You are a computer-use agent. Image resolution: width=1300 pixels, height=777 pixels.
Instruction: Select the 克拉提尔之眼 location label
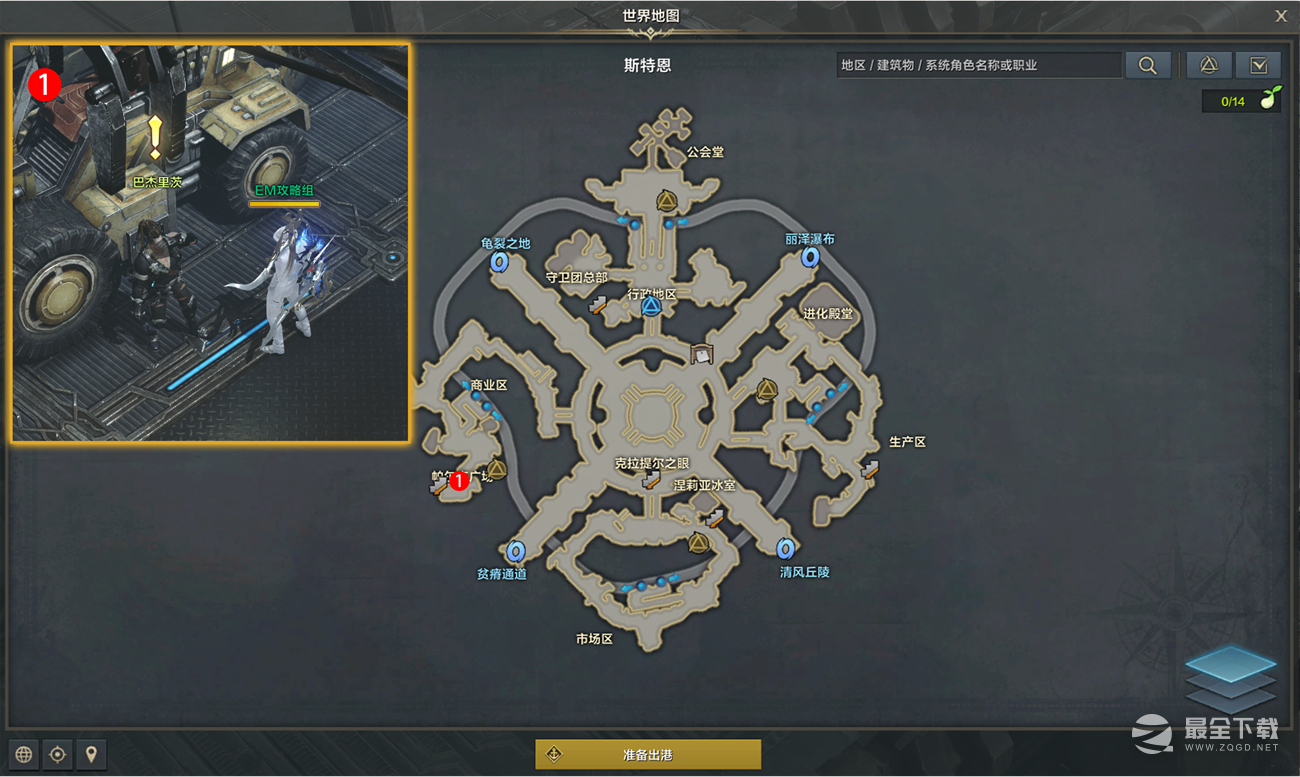pyautogui.click(x=650, y=463)
